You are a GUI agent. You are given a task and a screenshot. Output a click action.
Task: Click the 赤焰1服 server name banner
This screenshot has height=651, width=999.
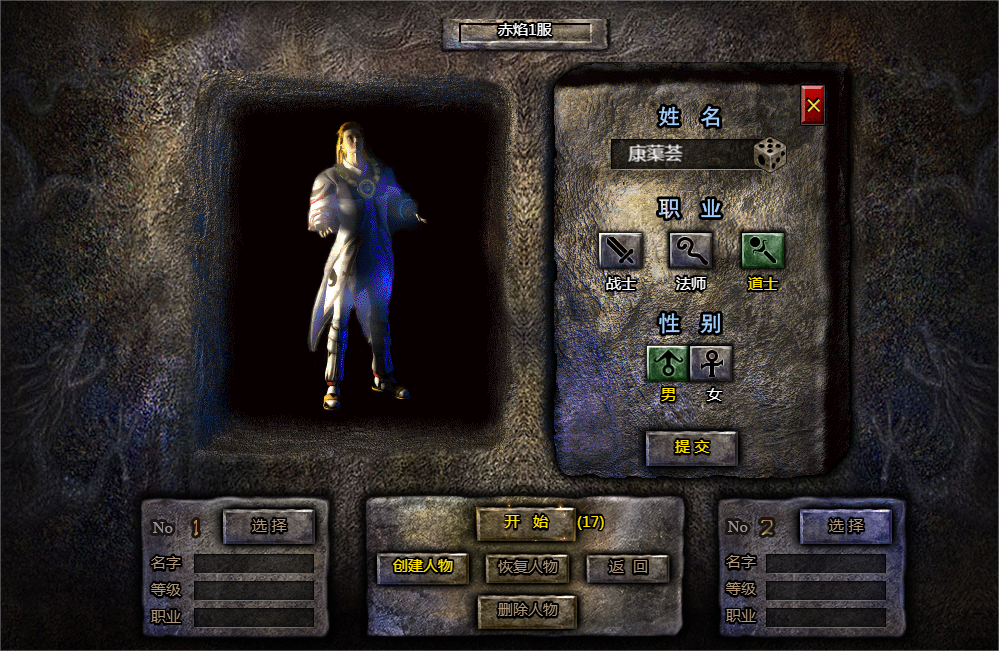pyautogui.click(x=525, y=32)
